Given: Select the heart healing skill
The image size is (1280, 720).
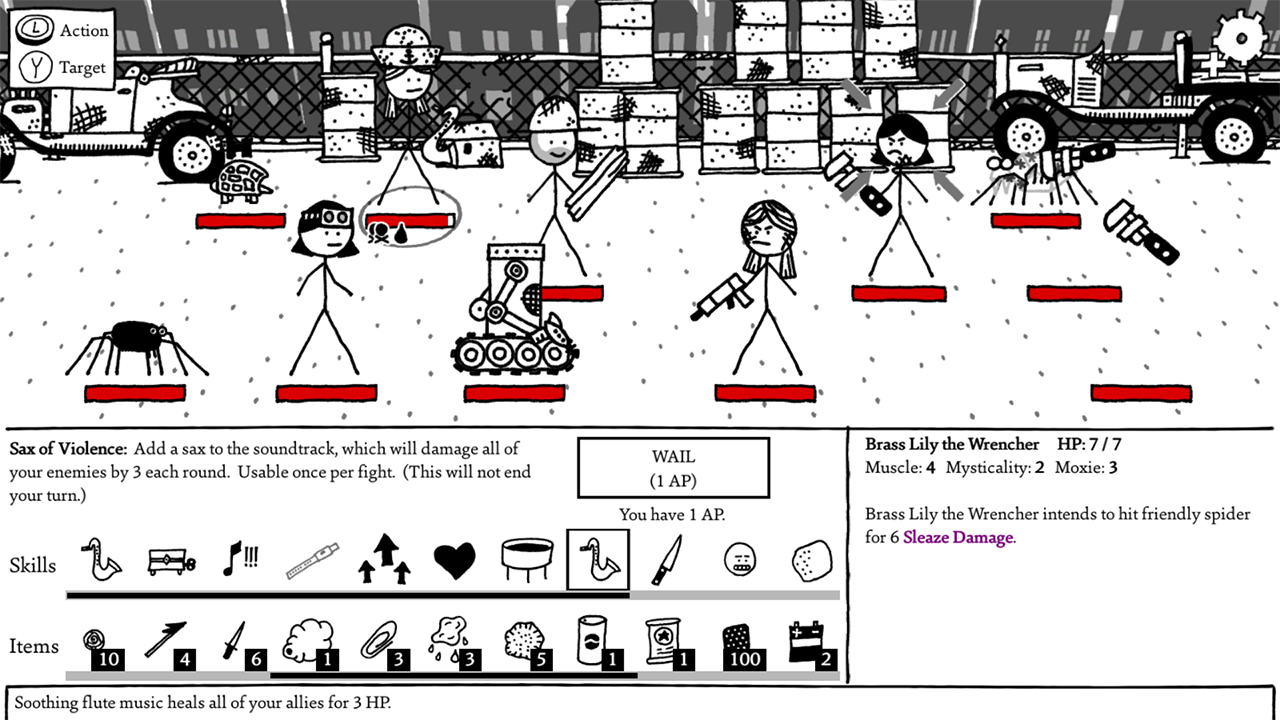Looking at the screenshot, I should [455, 559].
